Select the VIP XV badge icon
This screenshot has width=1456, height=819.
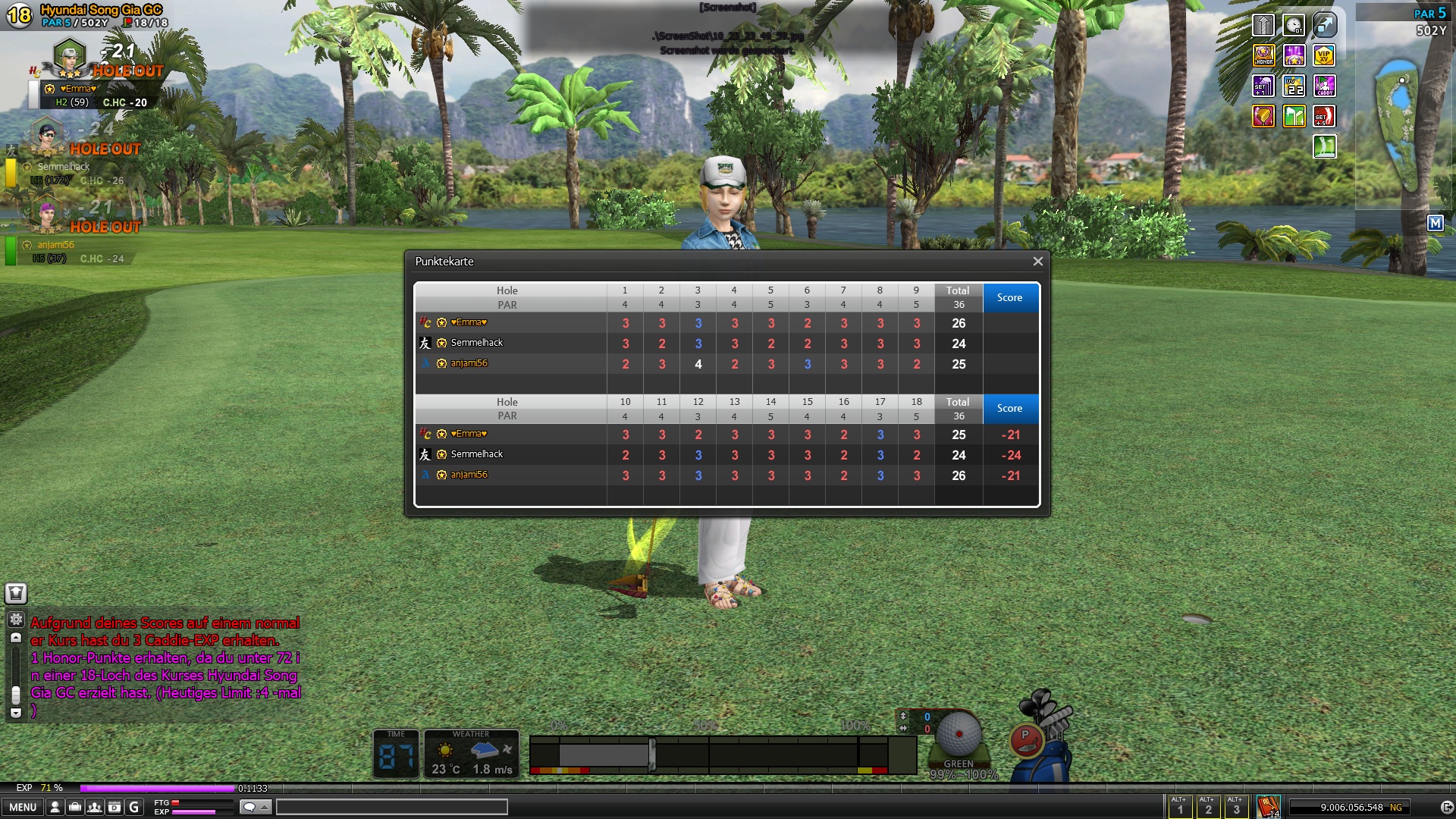(x=1324, y=55)
